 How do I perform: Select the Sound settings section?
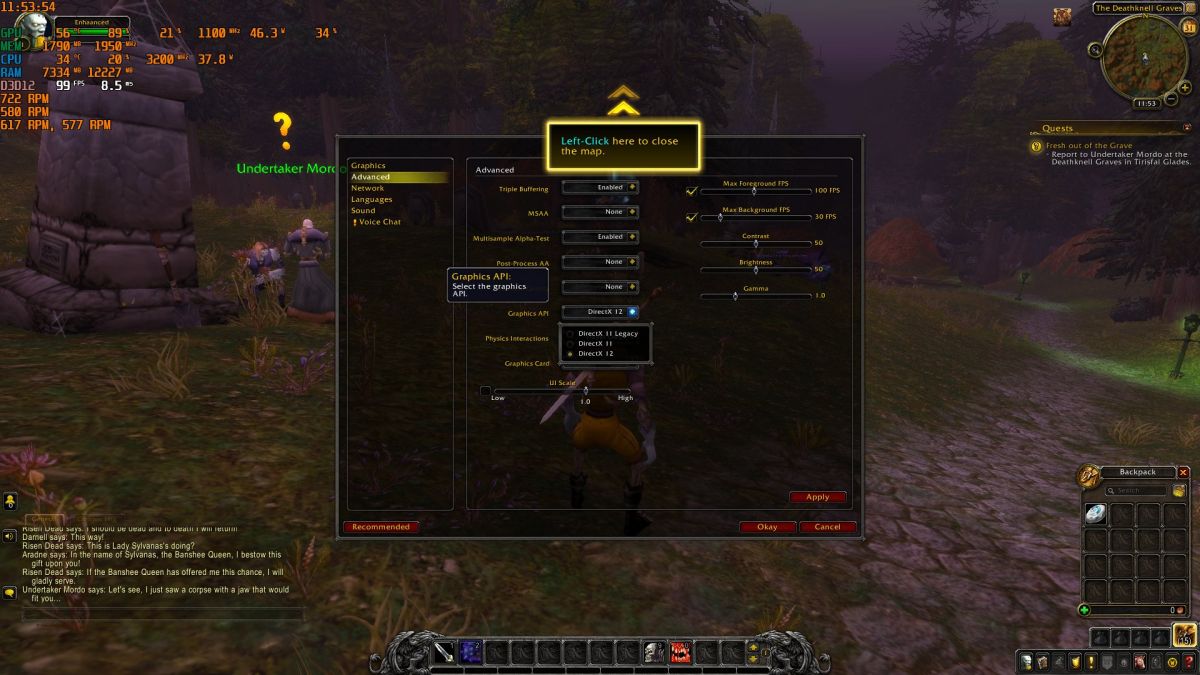click(x=363, y=211)
